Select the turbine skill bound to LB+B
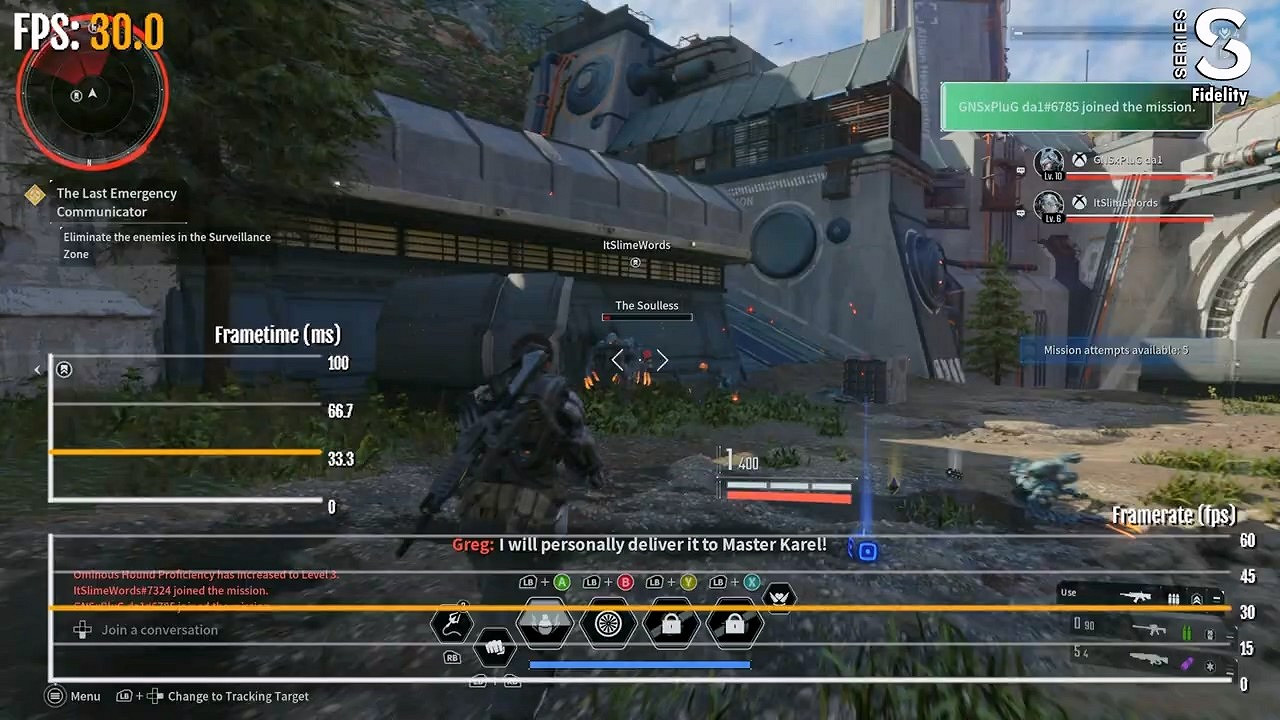Image resolution: width=1280 pixels, height=720 pixels. [608, 624]
